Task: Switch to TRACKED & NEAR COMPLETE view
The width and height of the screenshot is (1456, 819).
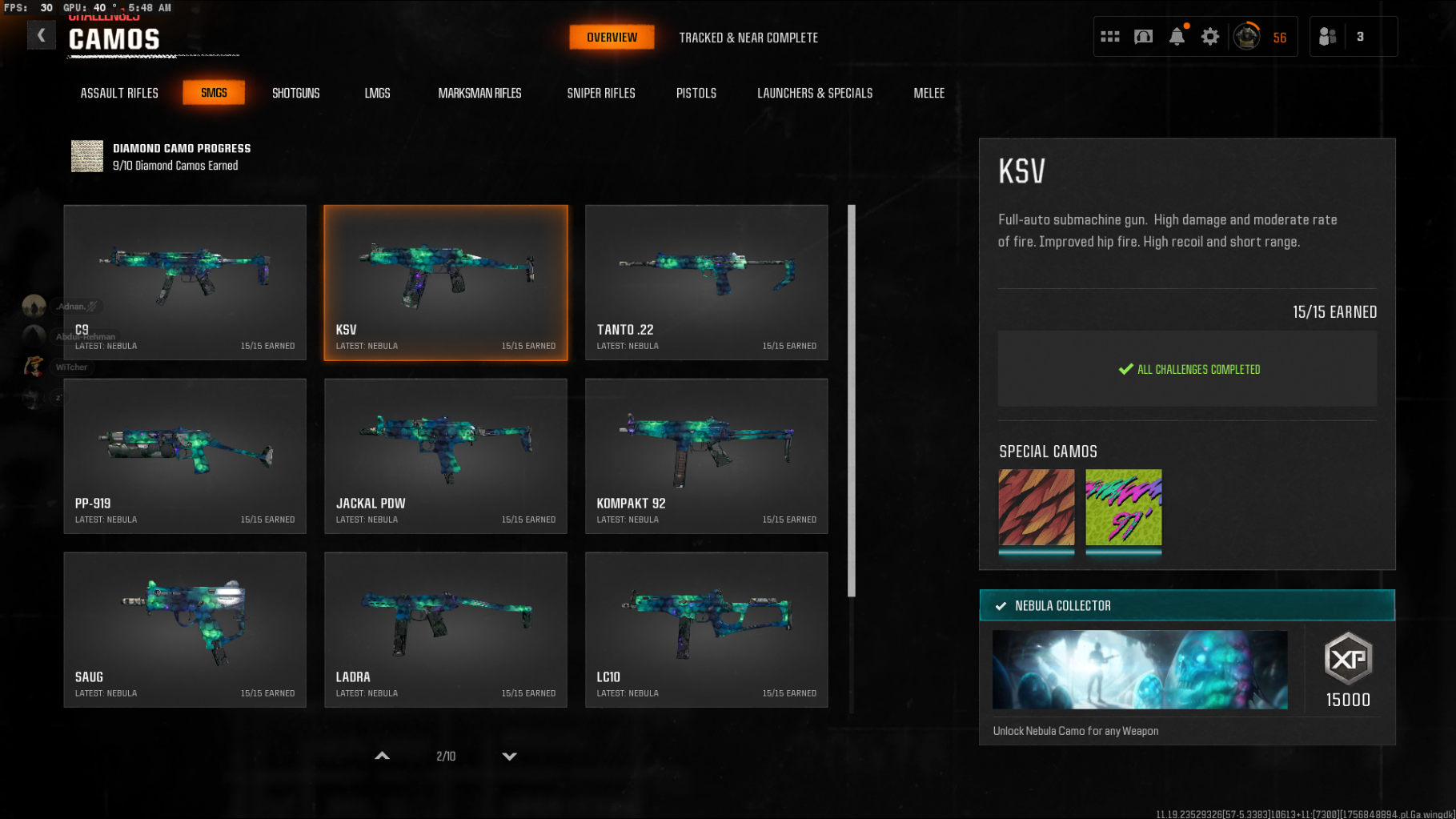Action: coord(748,37)
